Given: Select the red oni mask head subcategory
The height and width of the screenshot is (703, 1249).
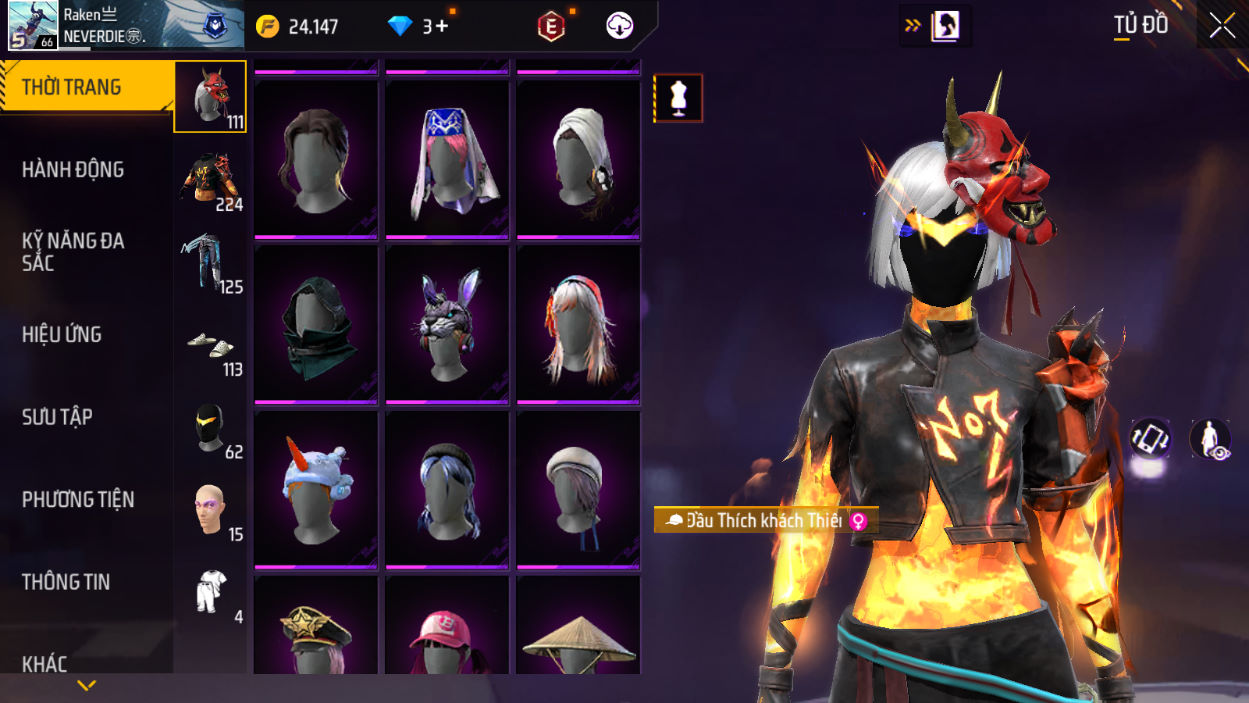Looking at the screenshot, I should (210, 97).
